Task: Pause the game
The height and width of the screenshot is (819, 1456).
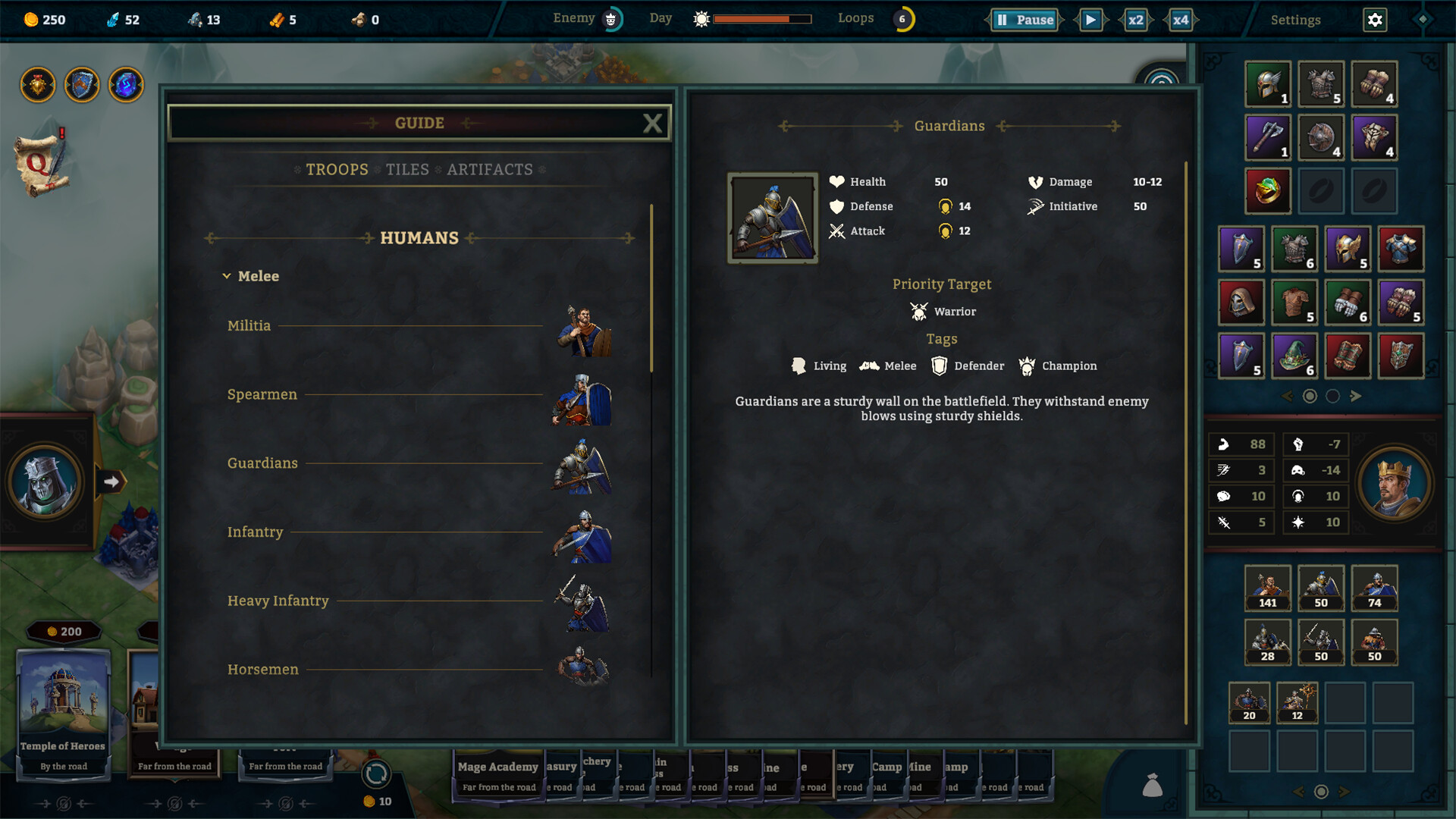Action: pyautogui.click(x=1025, y=20)
